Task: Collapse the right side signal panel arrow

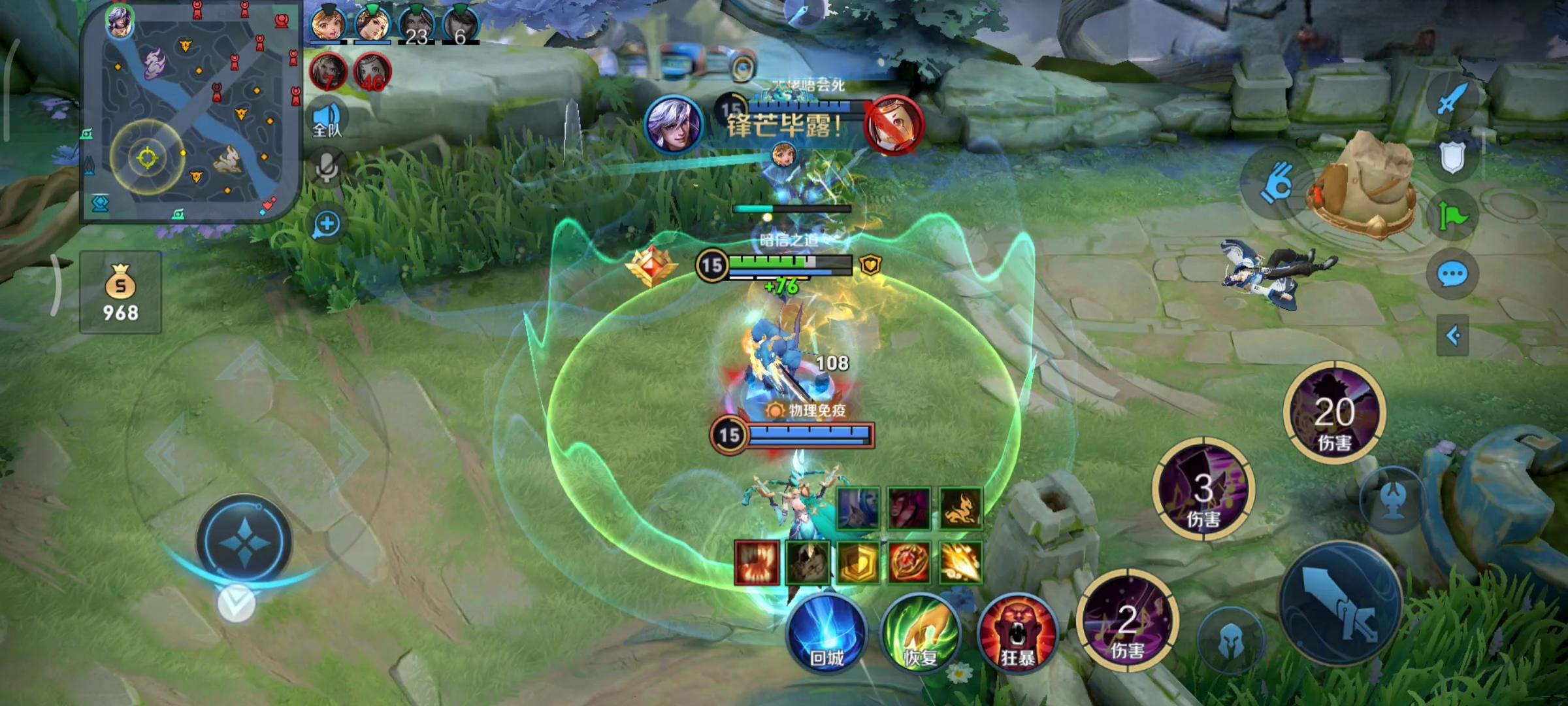Action: tap(1452, 336)
